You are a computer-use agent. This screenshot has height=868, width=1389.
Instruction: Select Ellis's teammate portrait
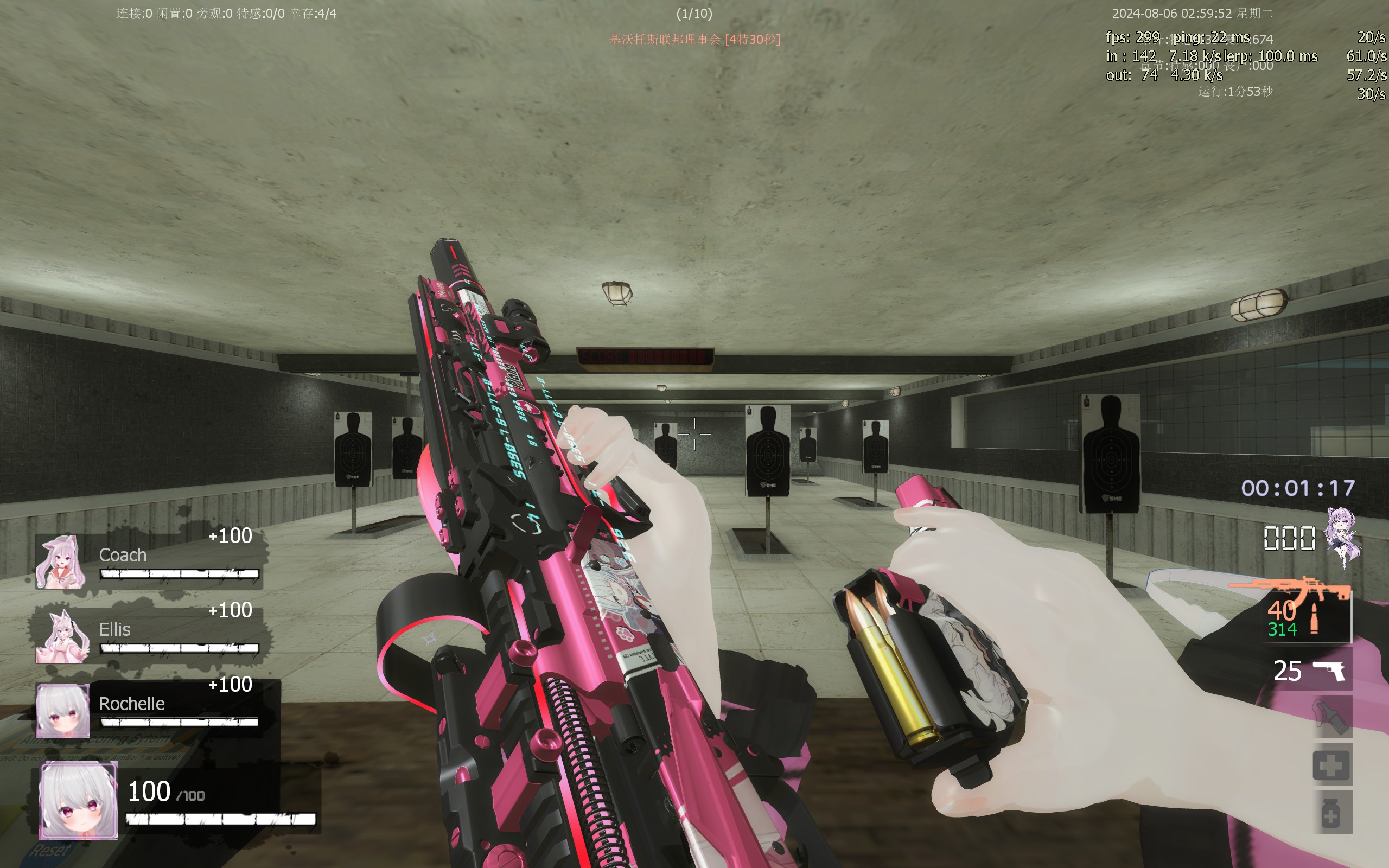click(x=62, y=637)
